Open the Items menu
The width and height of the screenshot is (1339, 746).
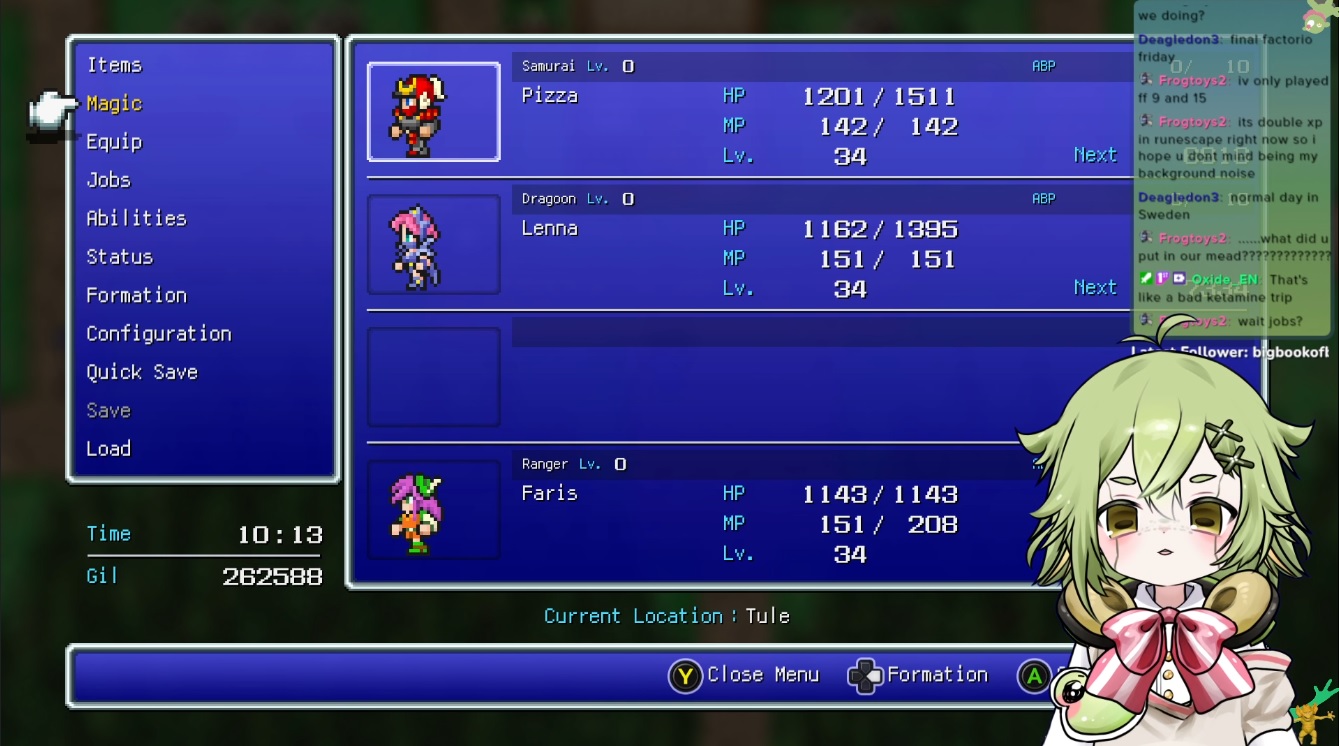pyautogui.click(x=114, y=65)
